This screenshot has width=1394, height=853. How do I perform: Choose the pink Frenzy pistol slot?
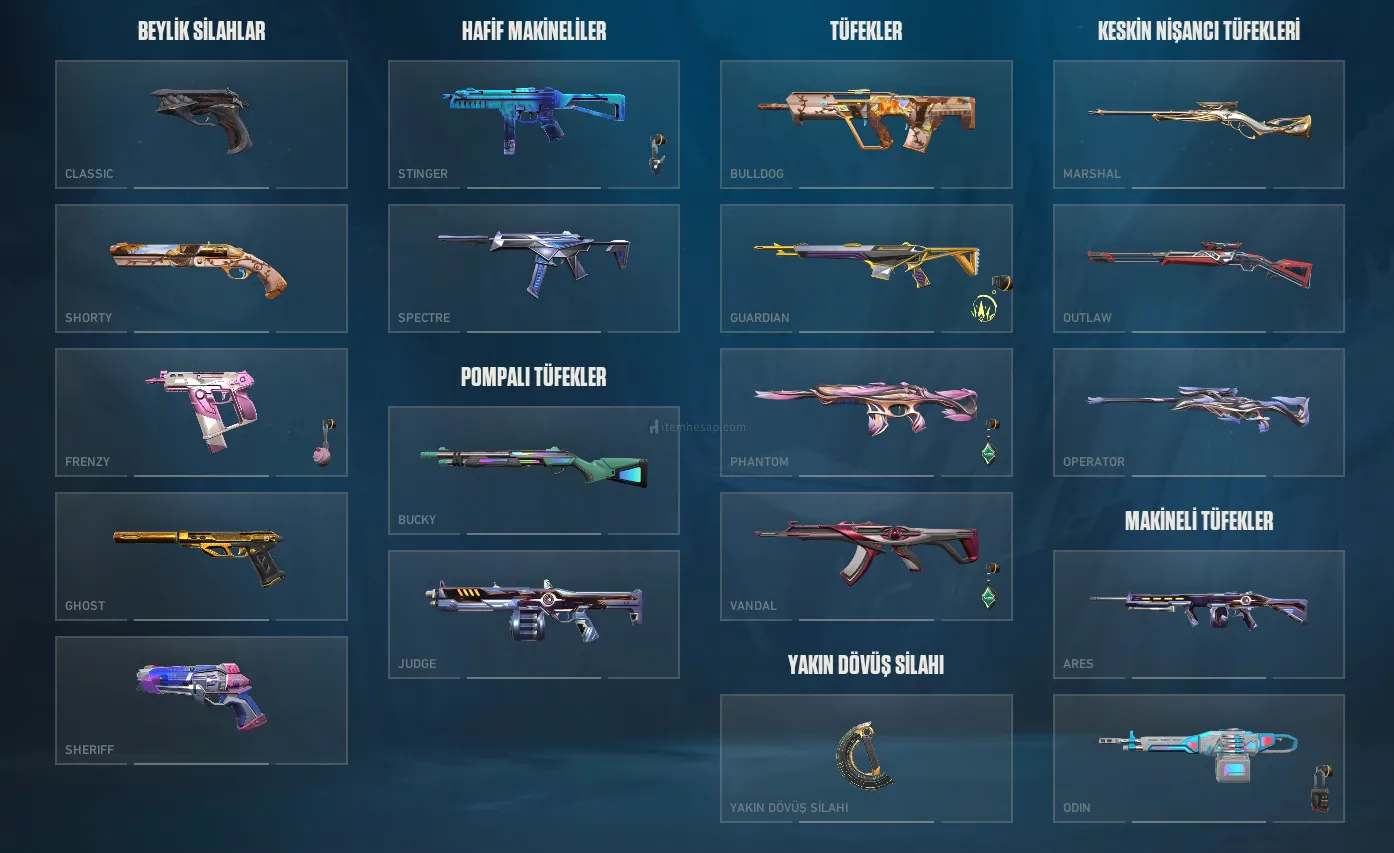[201, 412]
